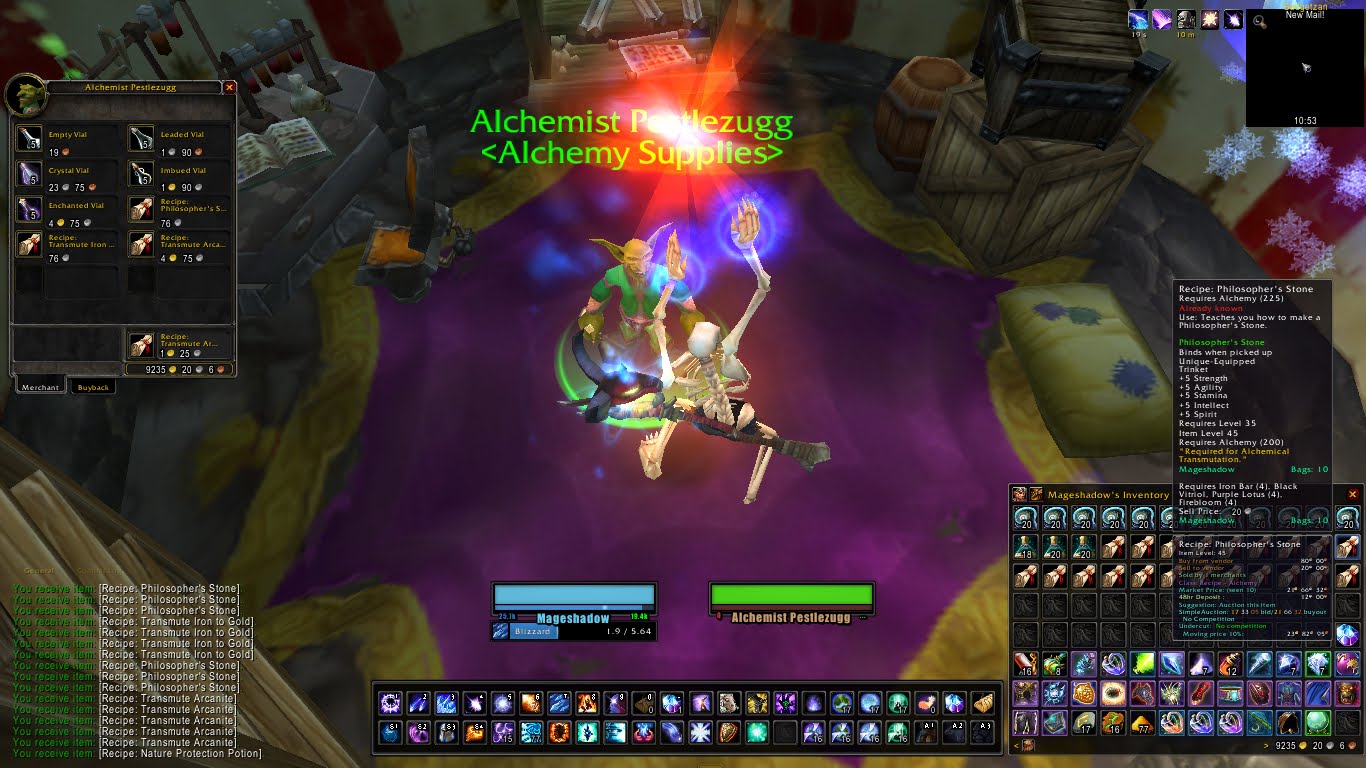Select Recipe: Philosopher's Stone in the vendor list

point(143,211)
